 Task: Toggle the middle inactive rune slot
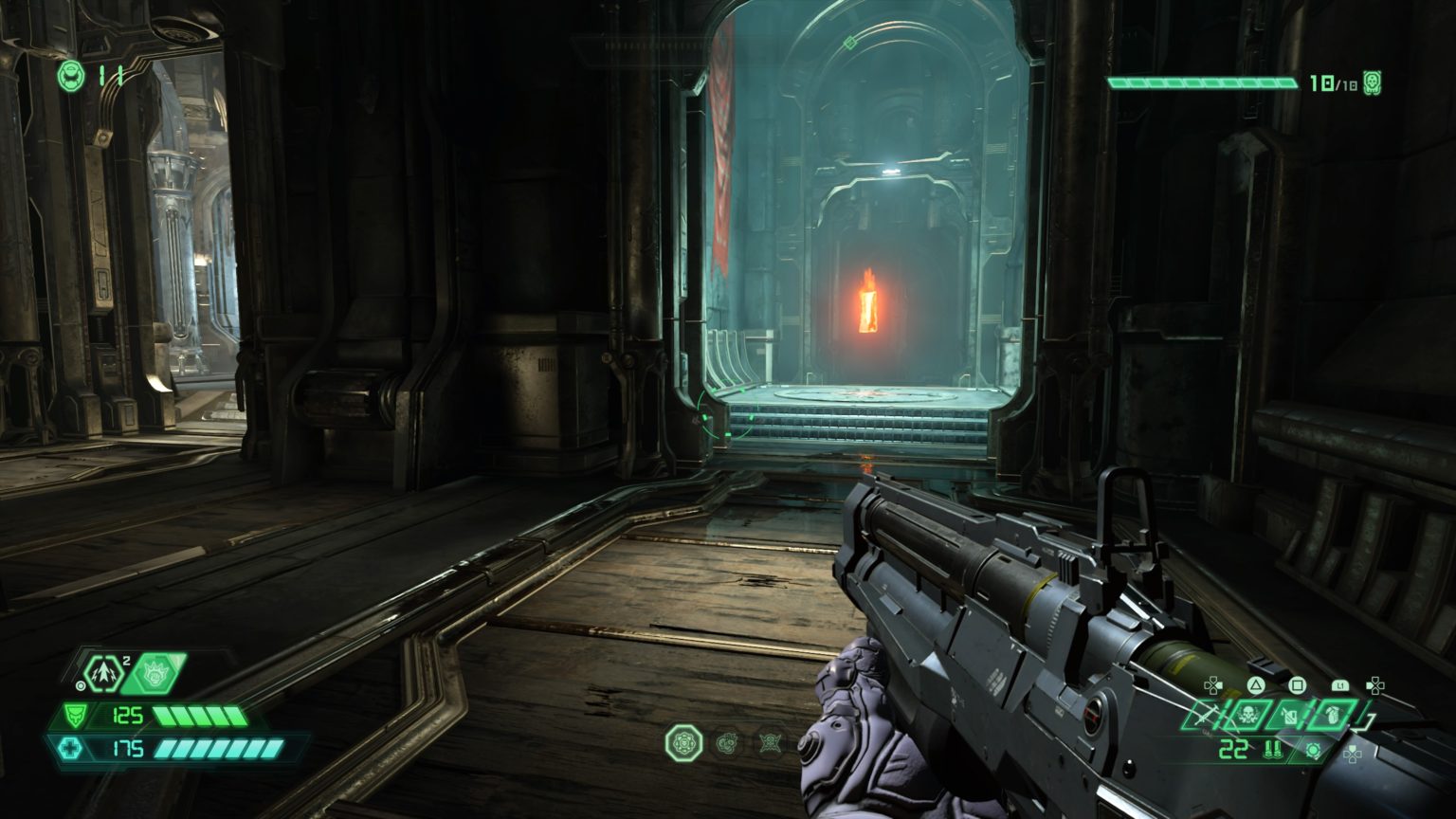point(727,743)
